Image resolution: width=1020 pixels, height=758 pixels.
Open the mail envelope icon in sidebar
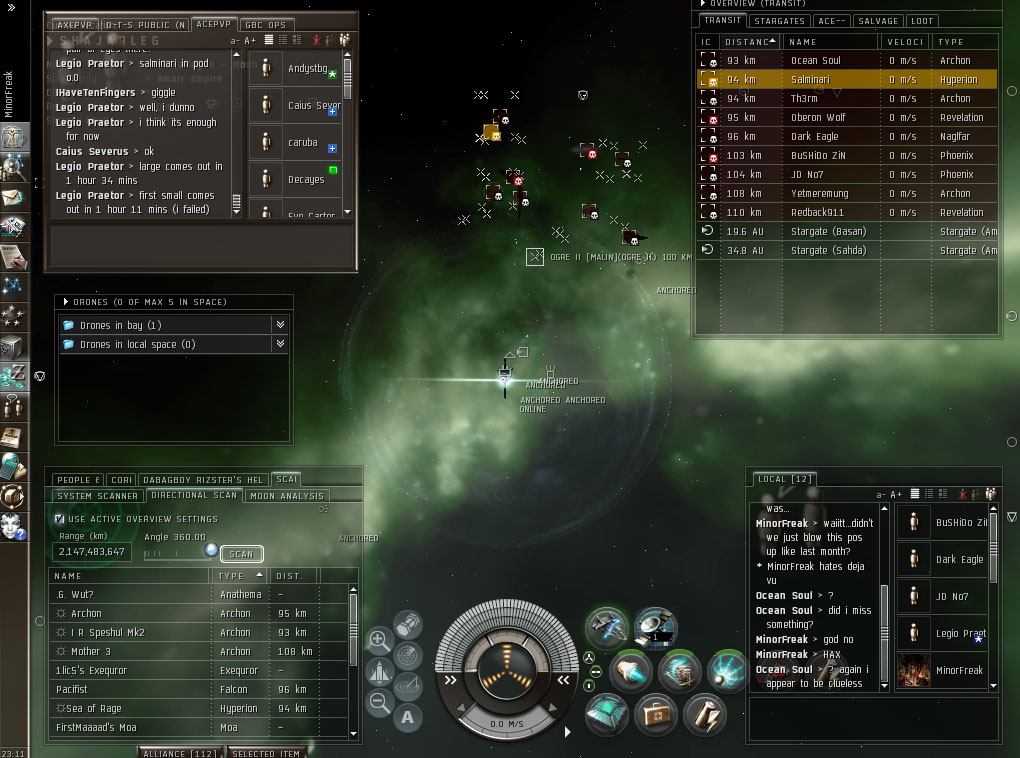tap(13, 197)
